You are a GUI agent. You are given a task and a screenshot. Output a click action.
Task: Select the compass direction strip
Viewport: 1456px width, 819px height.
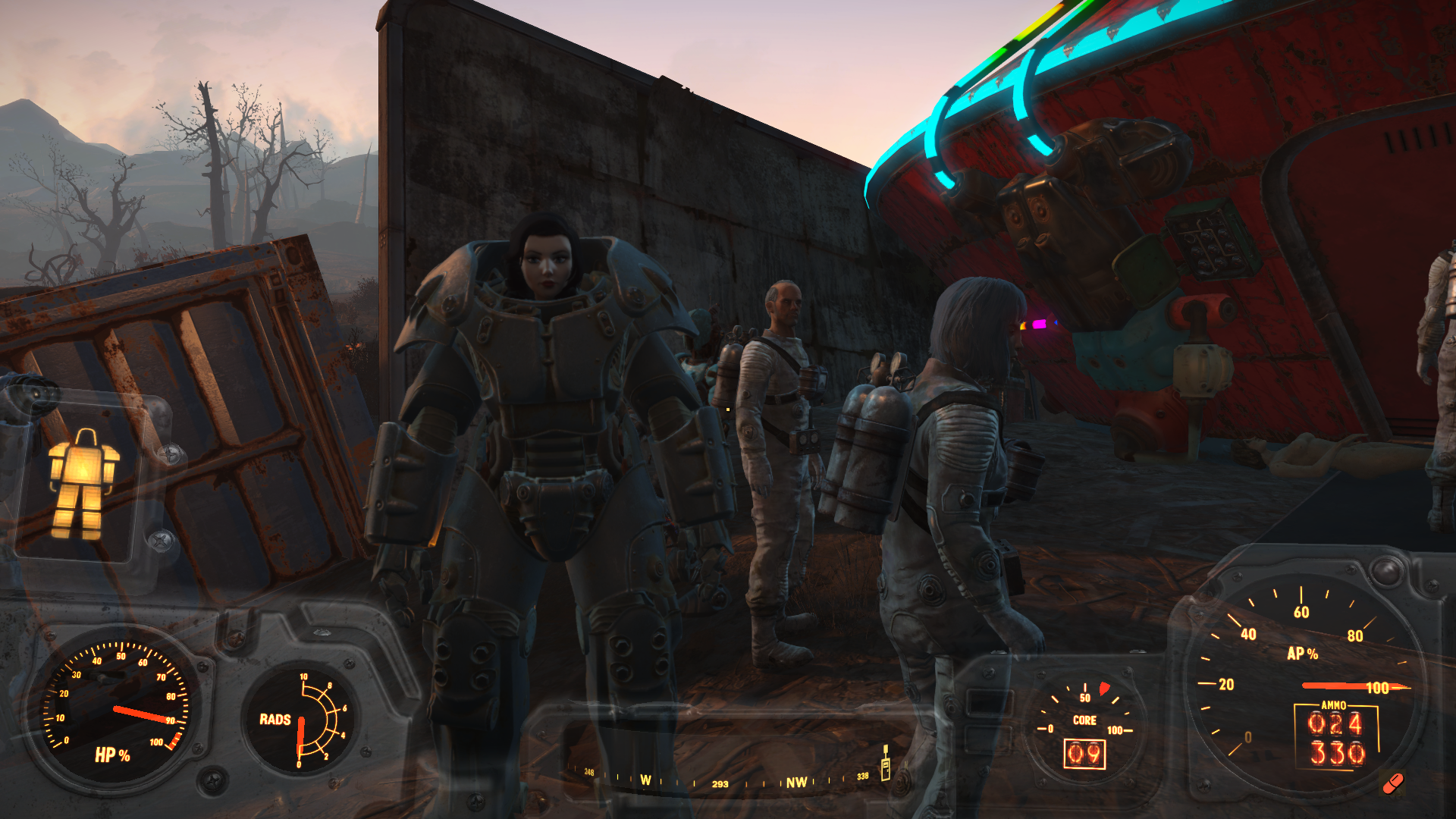[728, 781]
